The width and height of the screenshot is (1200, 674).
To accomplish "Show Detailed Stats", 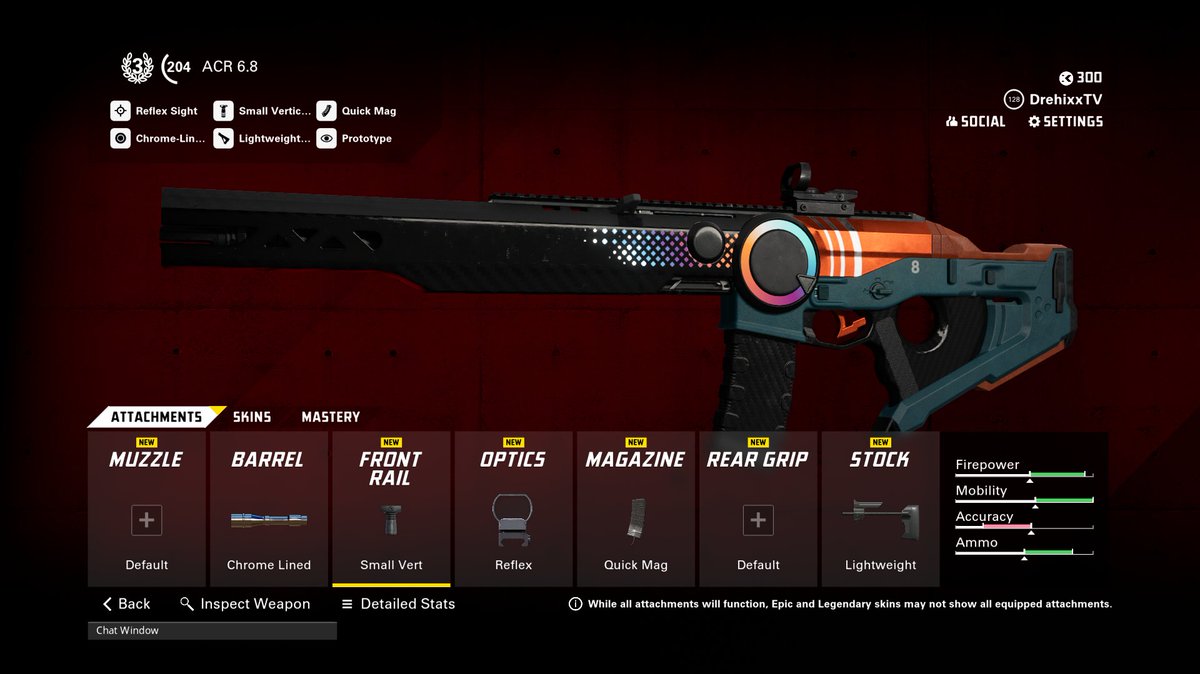I will (398, 604).
